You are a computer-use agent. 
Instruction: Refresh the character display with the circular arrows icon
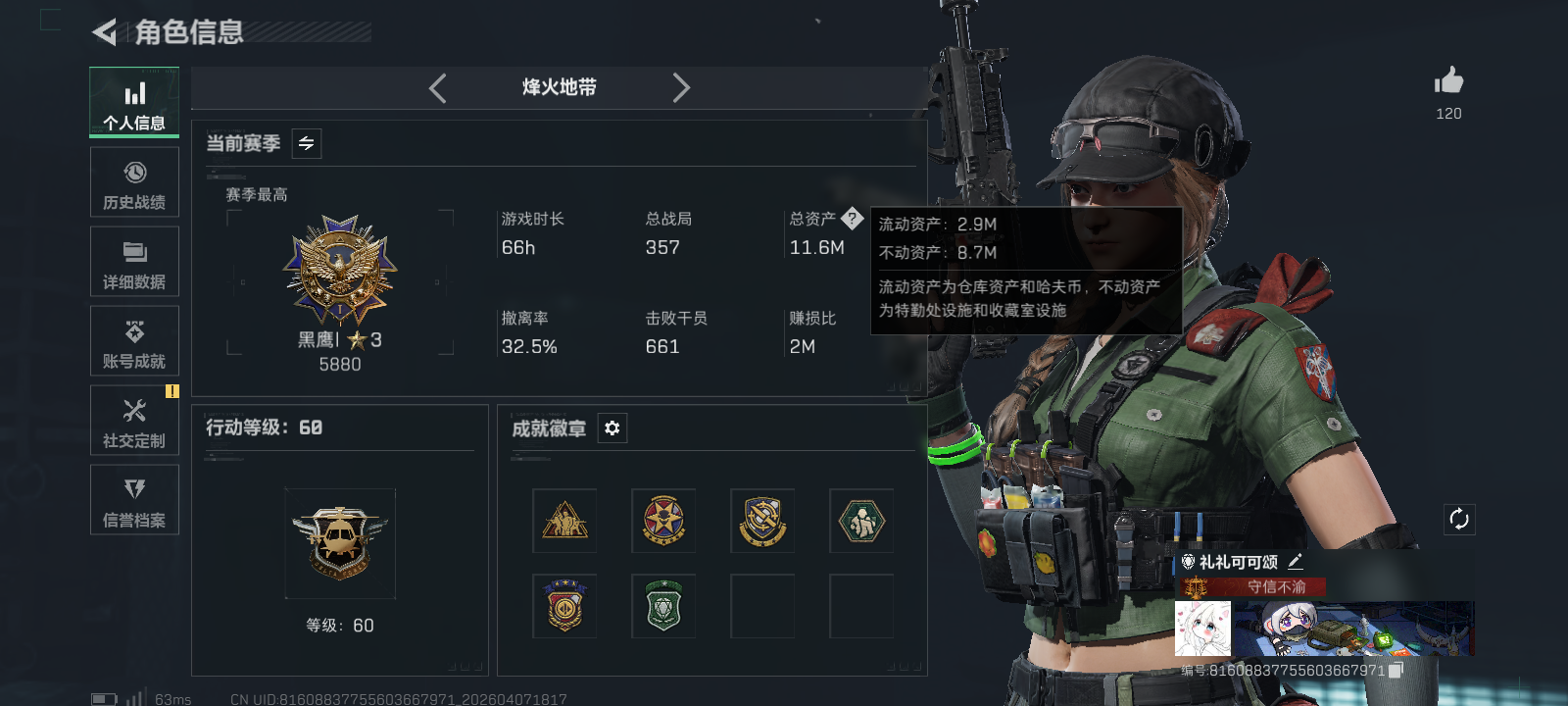(x=1459, y=518)
